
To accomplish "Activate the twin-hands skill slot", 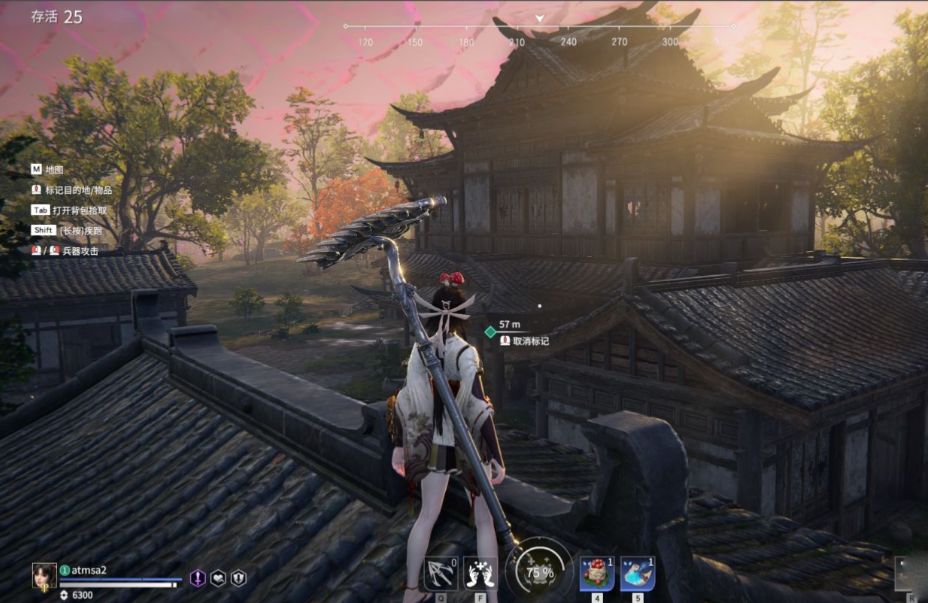I will [x=480, y=574].
